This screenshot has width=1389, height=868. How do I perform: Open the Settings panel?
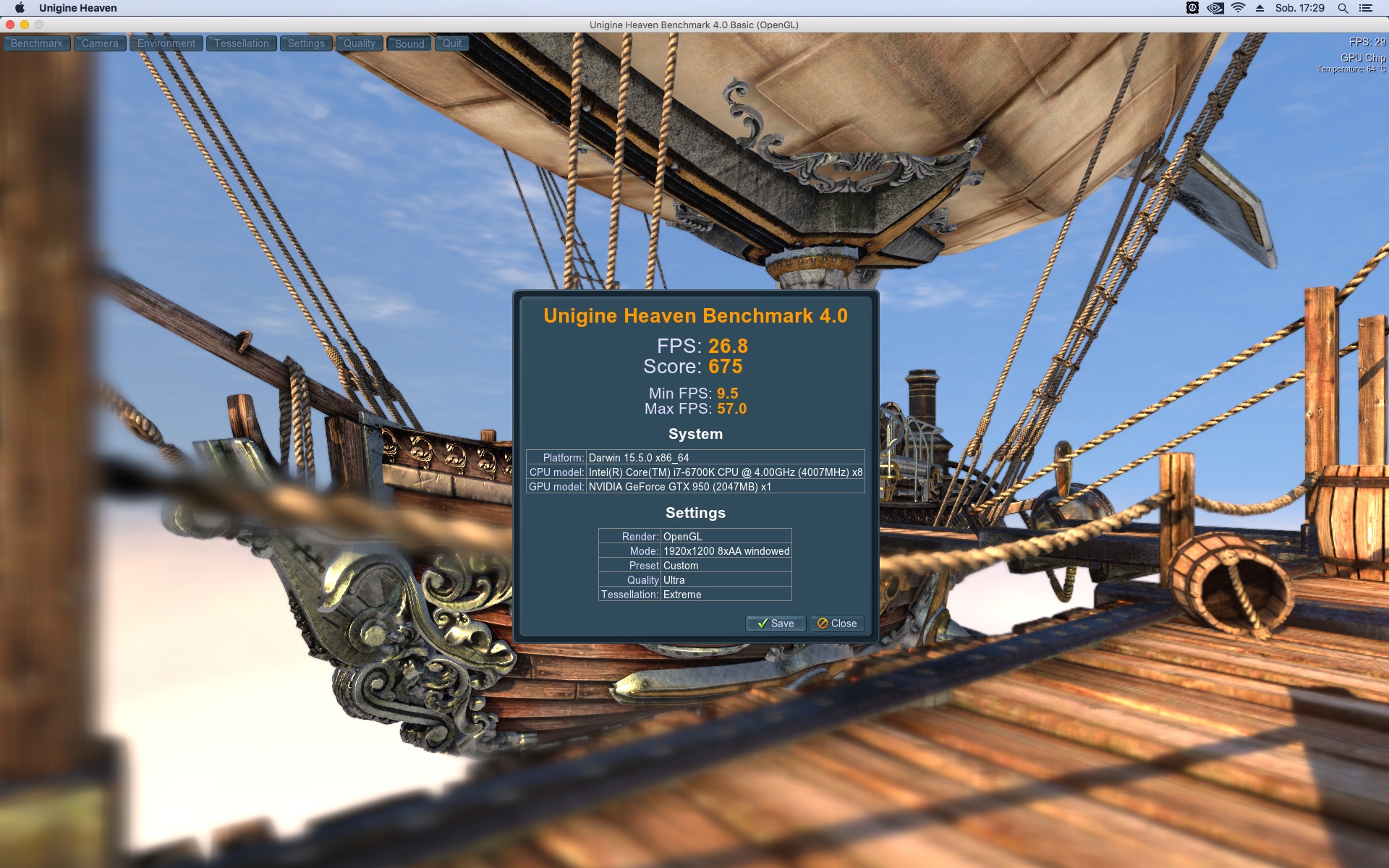[x=306, y=43]
